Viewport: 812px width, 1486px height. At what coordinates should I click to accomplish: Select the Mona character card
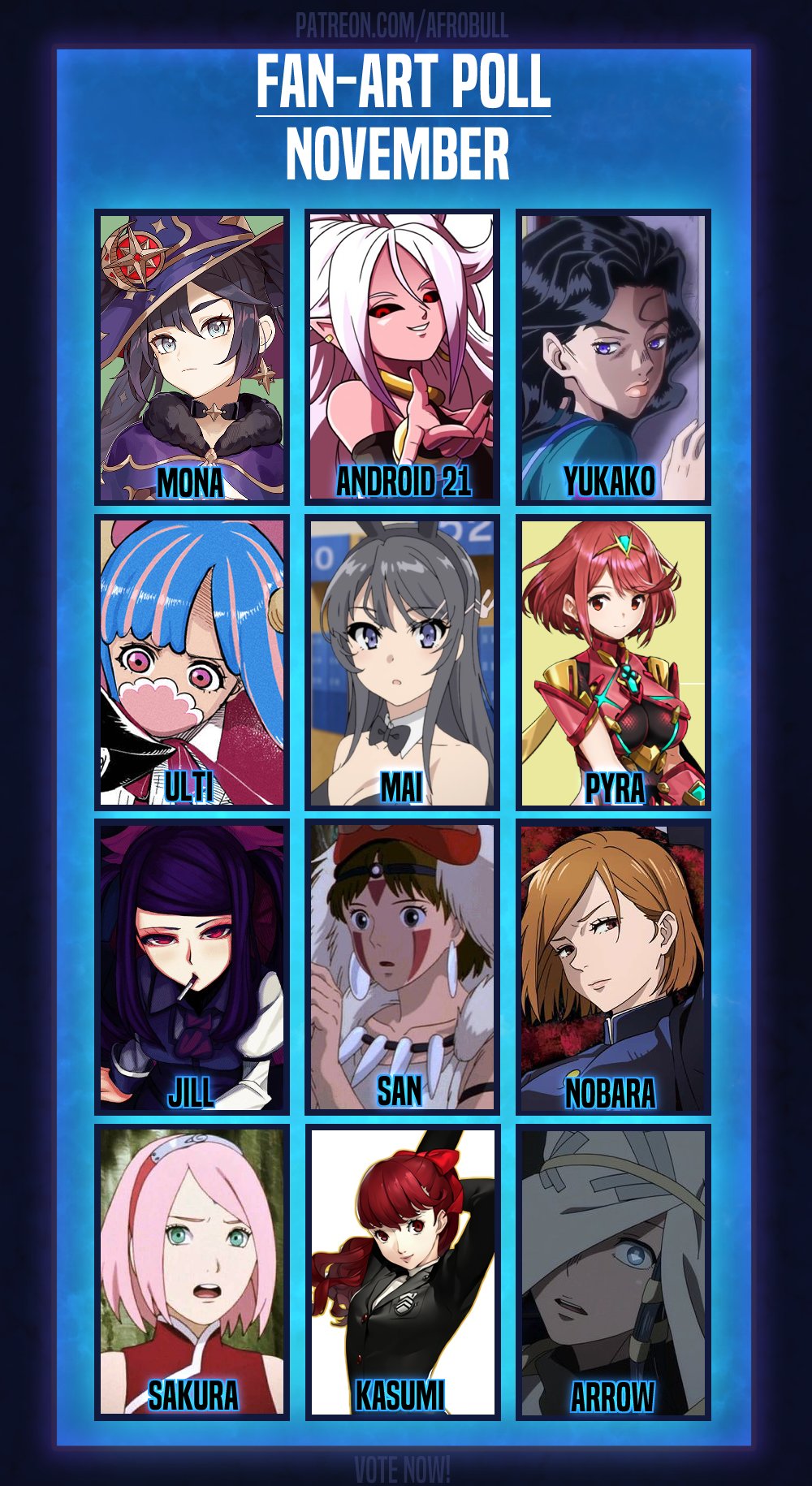point(192,357)
